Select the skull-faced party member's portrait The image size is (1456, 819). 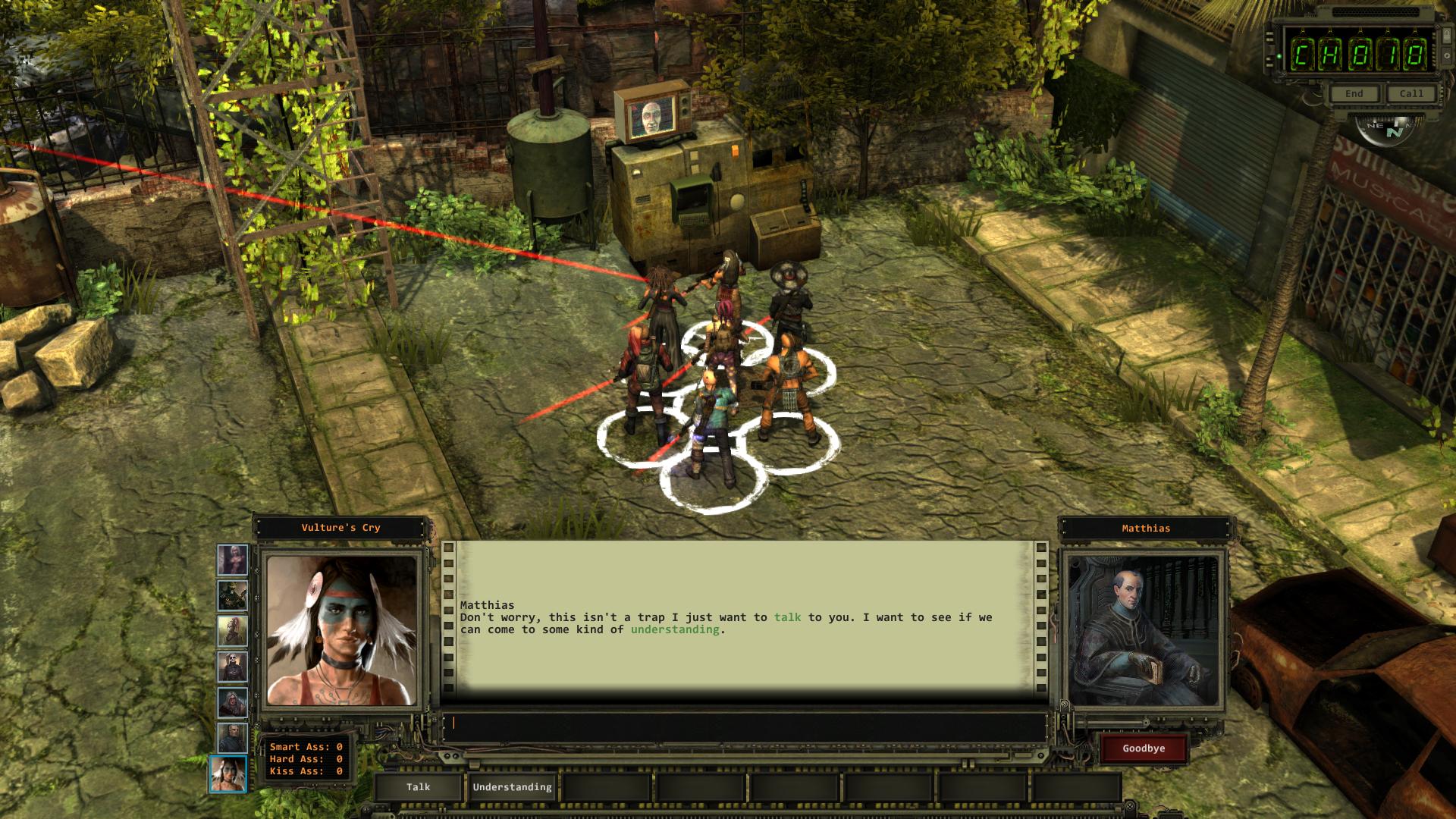(232, 667)
